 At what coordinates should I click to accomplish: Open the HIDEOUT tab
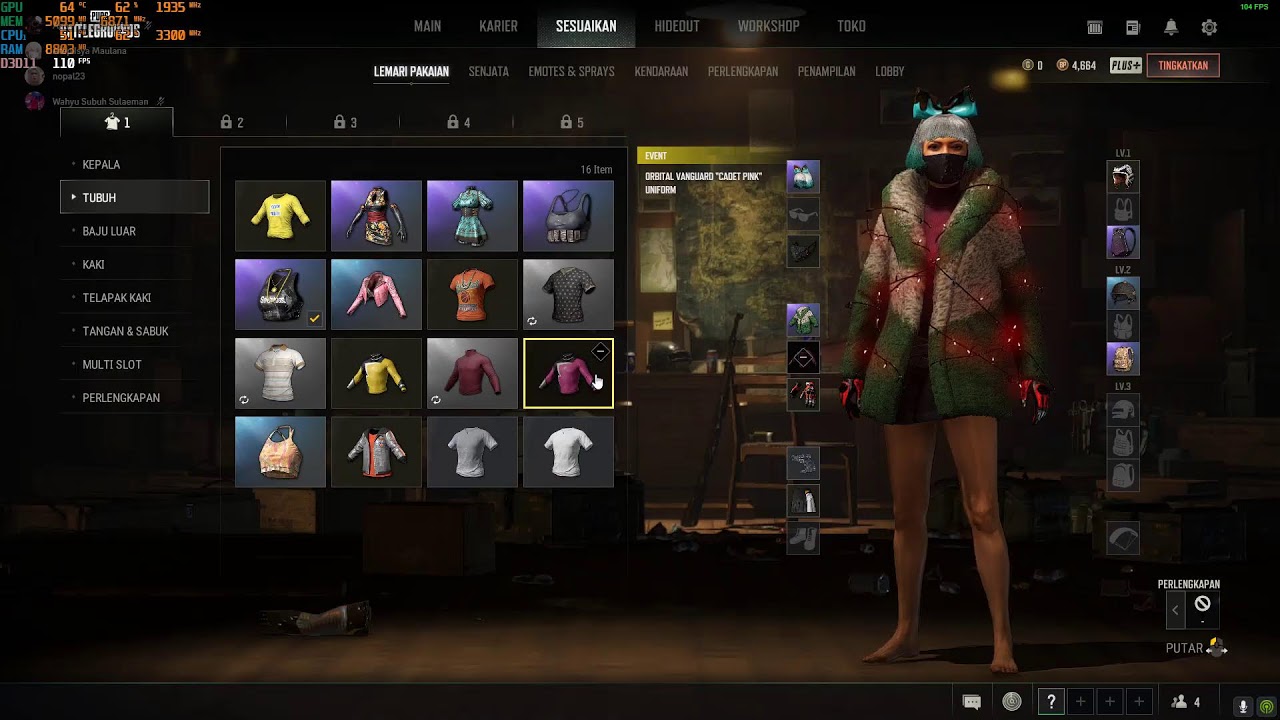677,26
